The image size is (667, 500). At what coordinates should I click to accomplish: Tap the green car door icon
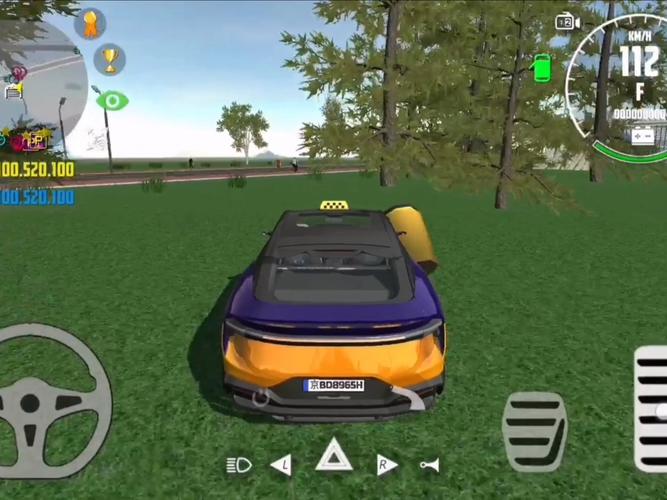tap(542, 67)
